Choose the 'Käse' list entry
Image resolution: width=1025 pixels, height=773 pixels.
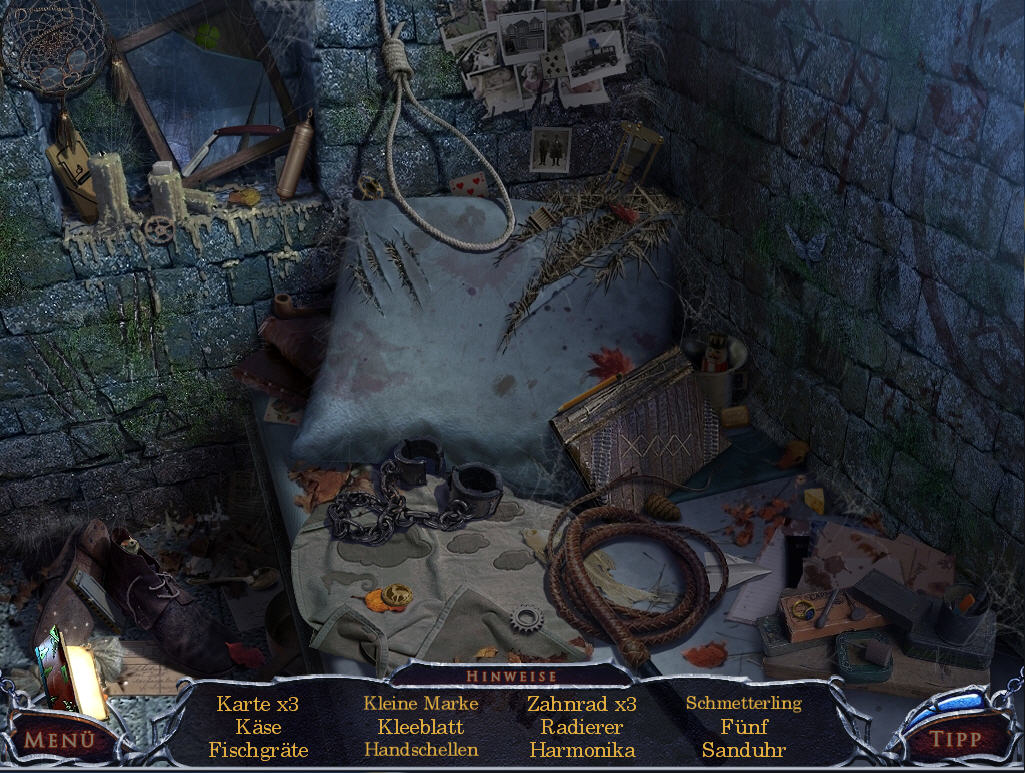pyautogui.click(x=258, y=727)
